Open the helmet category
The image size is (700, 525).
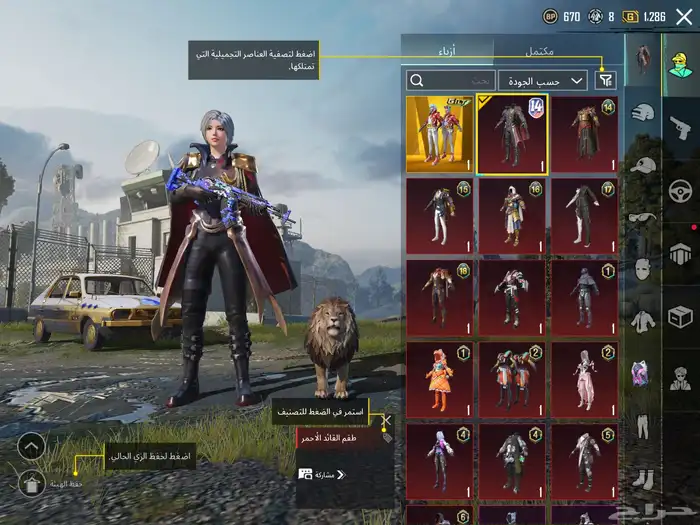click(x=644, y=114)
